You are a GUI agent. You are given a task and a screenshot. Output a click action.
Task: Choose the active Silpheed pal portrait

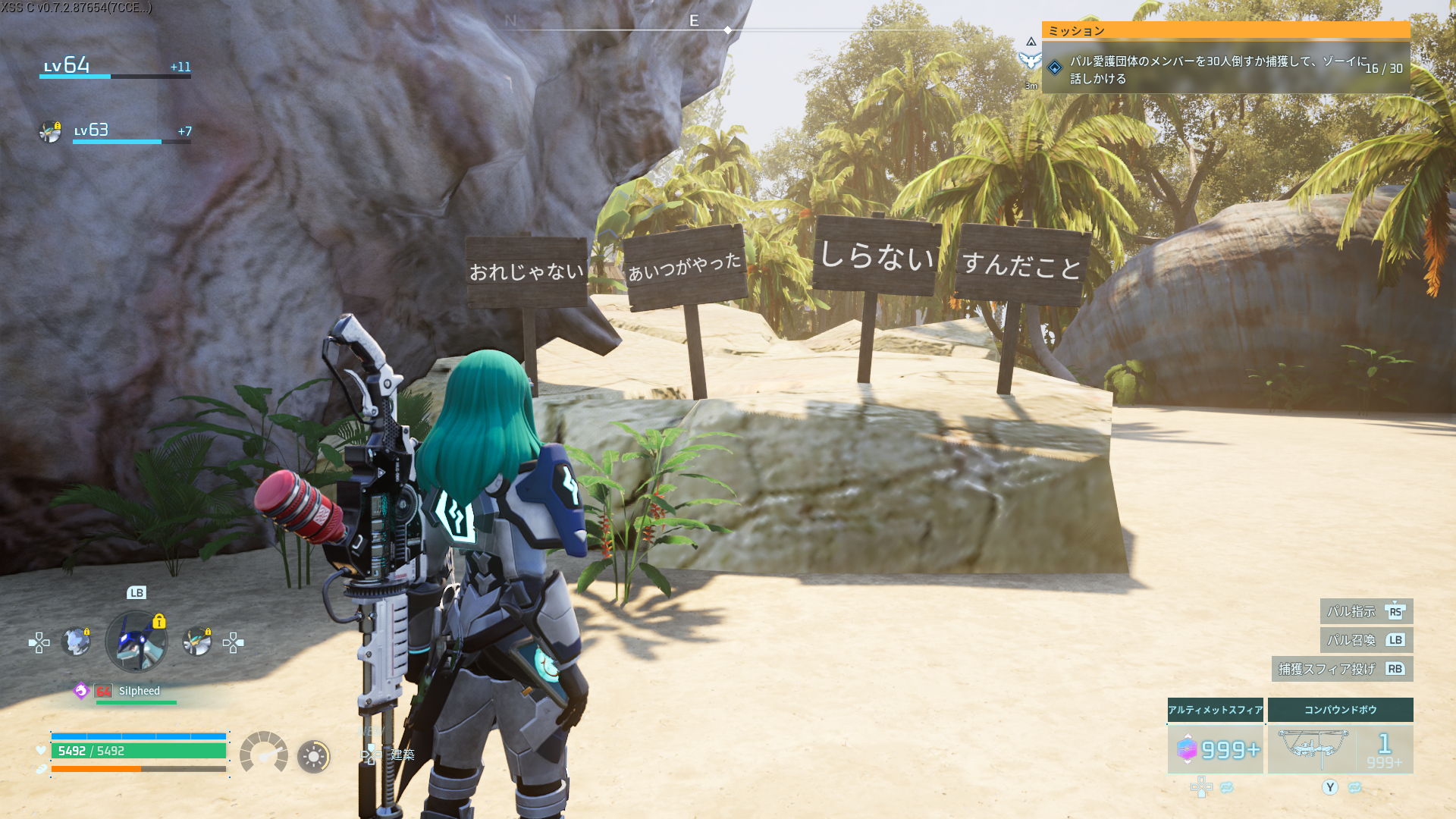click(136, 642)
